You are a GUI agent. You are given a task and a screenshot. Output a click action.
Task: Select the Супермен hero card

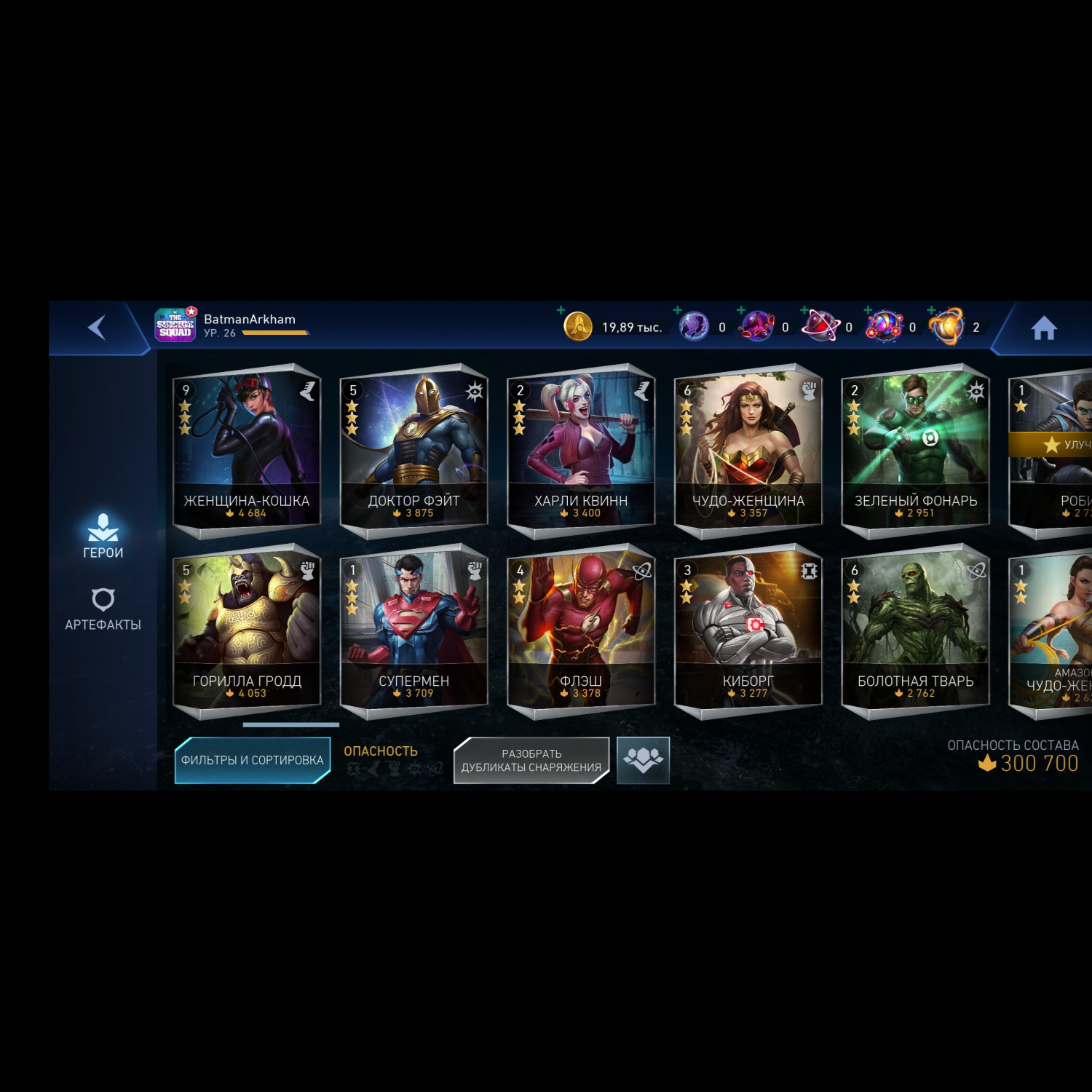413,628
